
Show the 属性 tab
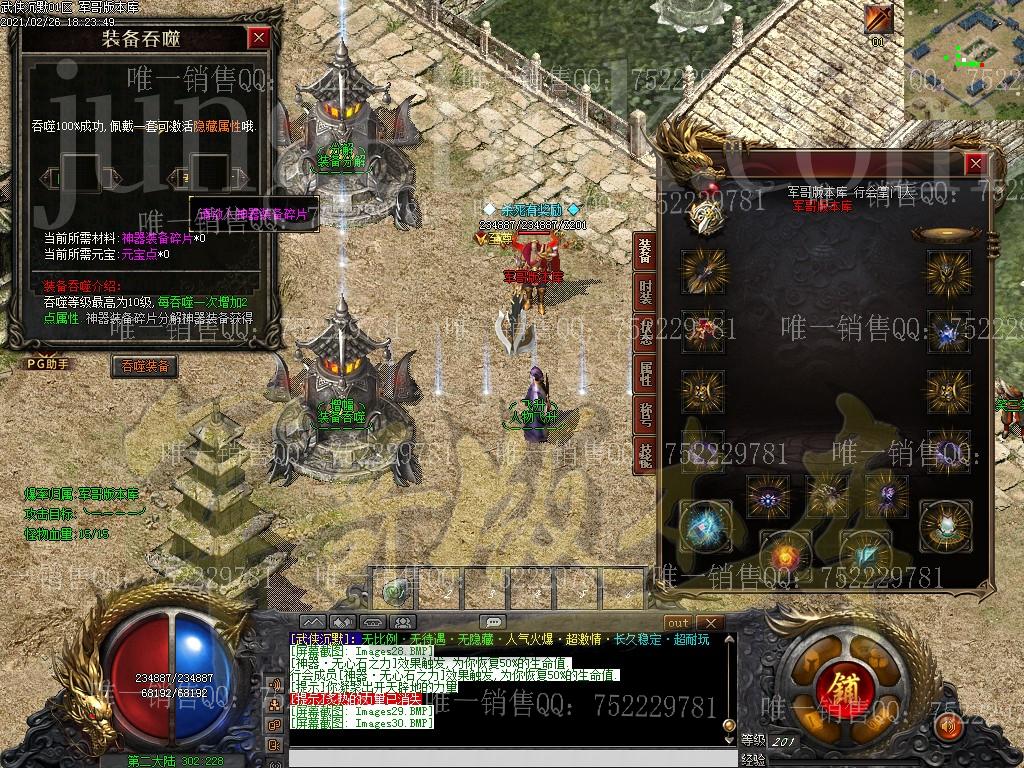(645, 374)
